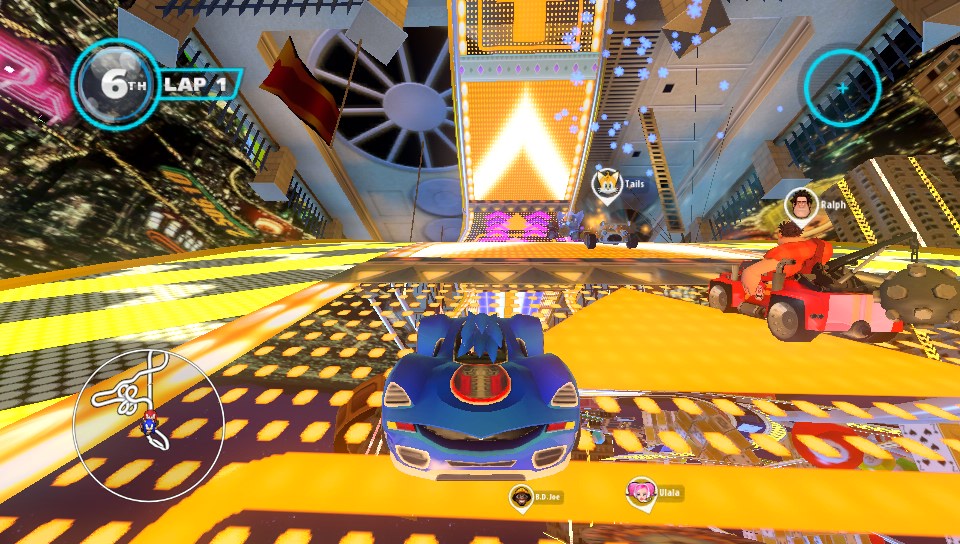The height and width of the screenshot is (544, 960).
Task: Click Tails' racer marker icon
Action: (x=607, y=184)
